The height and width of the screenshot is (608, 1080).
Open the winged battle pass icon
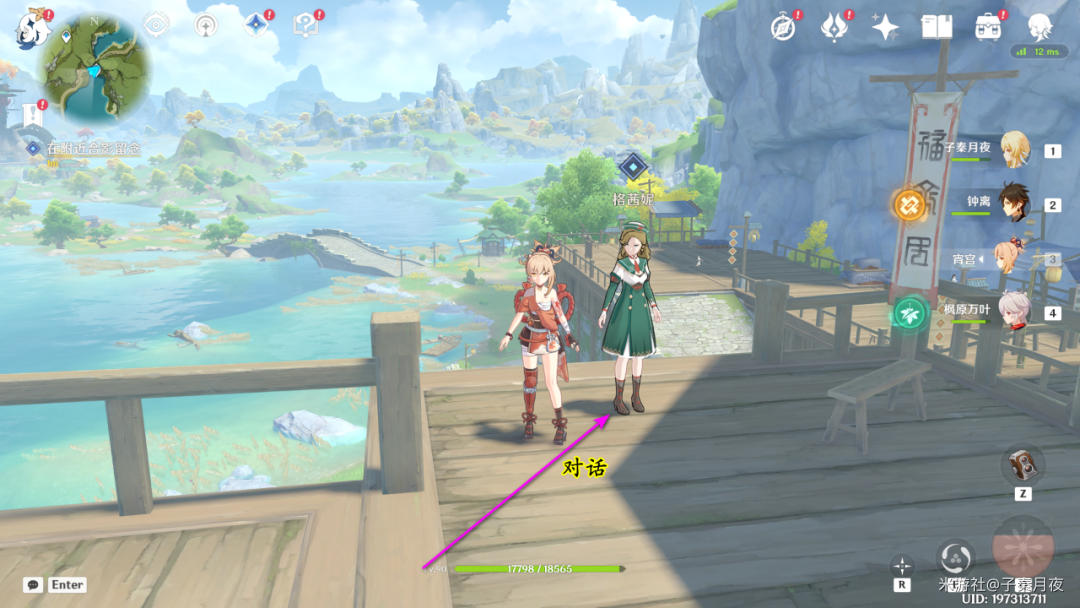click(x=834, y=27)
